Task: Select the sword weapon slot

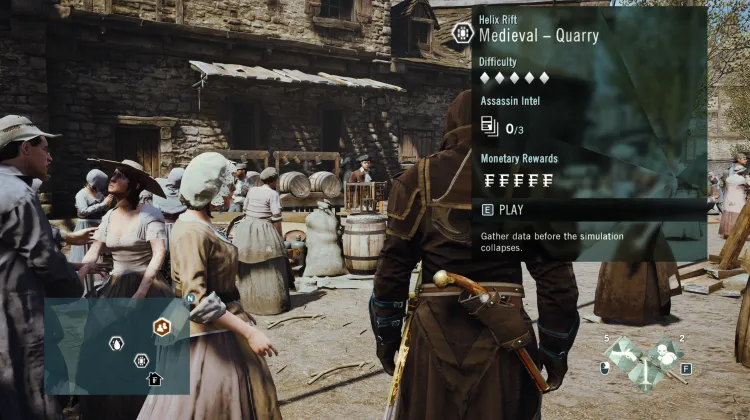Action: point(644,374)
